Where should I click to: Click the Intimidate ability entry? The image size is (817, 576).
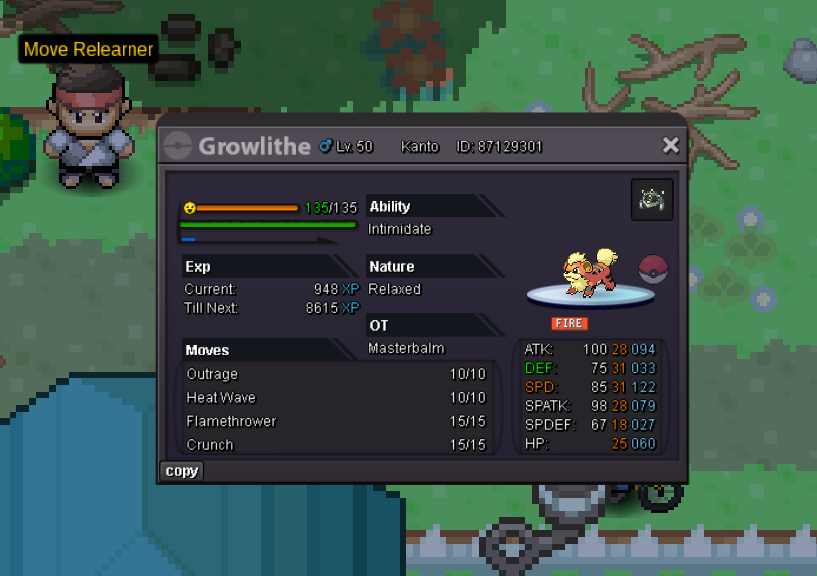(400, 229)
